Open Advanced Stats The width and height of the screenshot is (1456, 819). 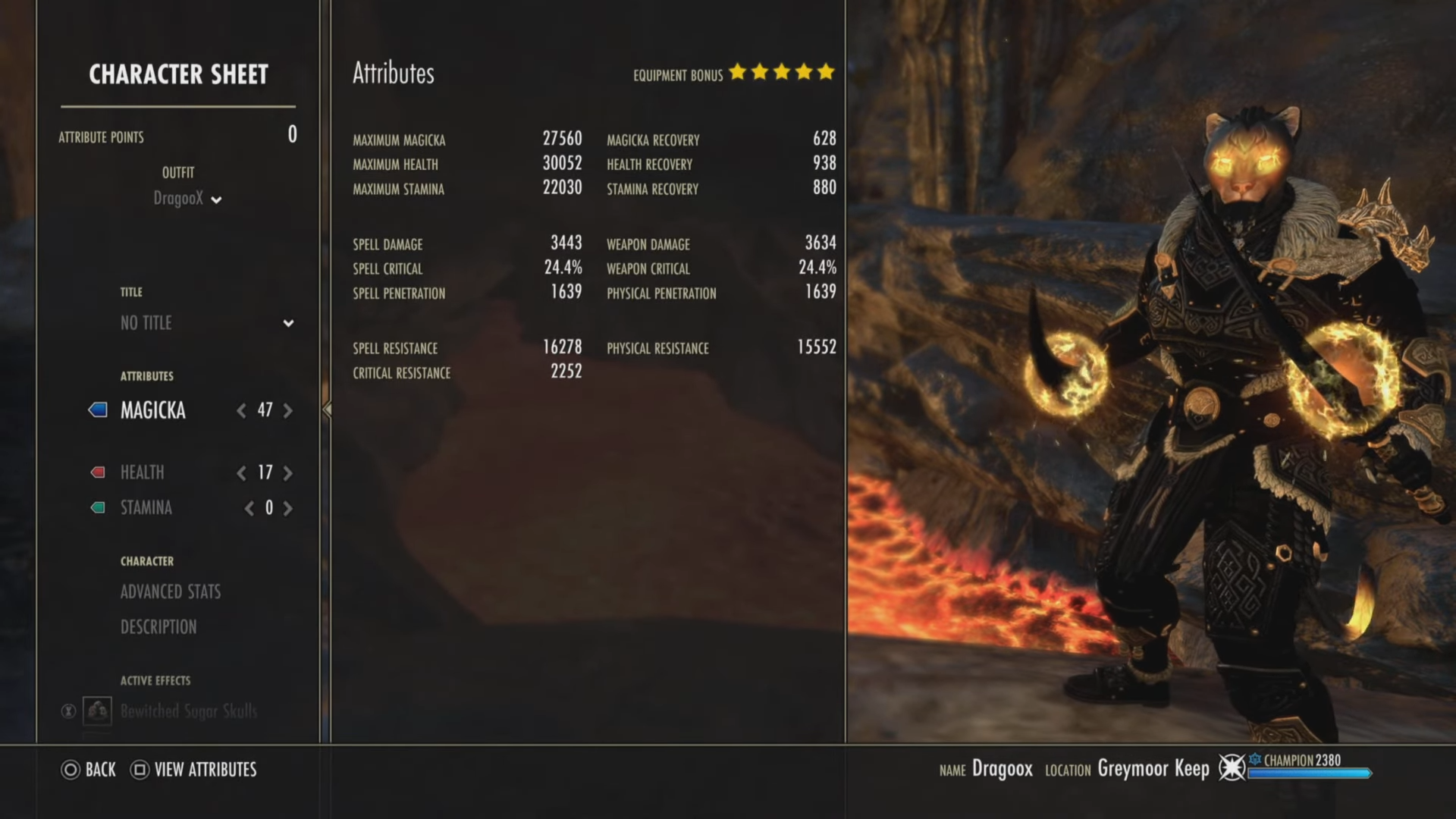[x=171, y=592]
